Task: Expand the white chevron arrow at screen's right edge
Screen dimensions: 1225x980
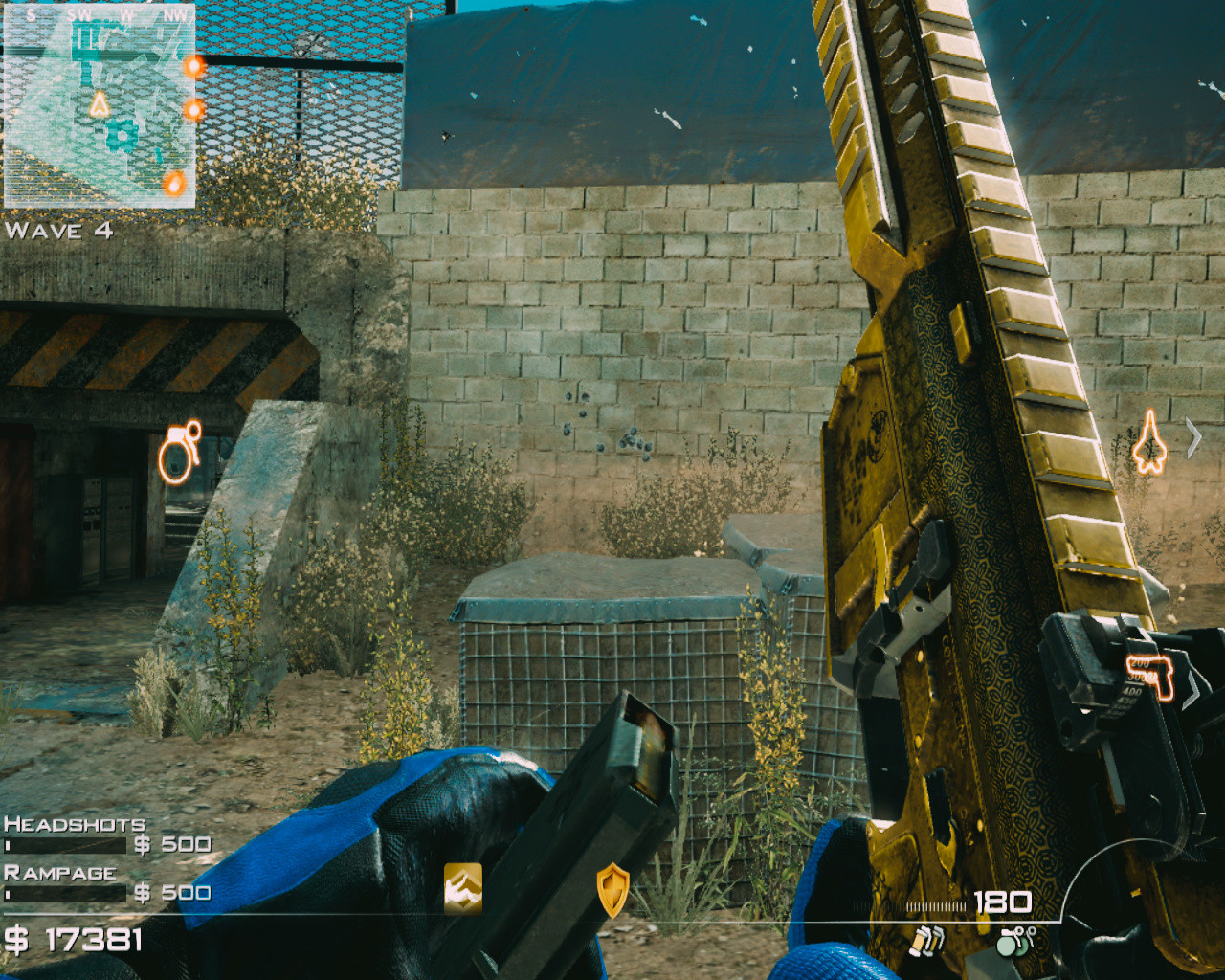Action: pyautogui.click(x=1193, y=436)
